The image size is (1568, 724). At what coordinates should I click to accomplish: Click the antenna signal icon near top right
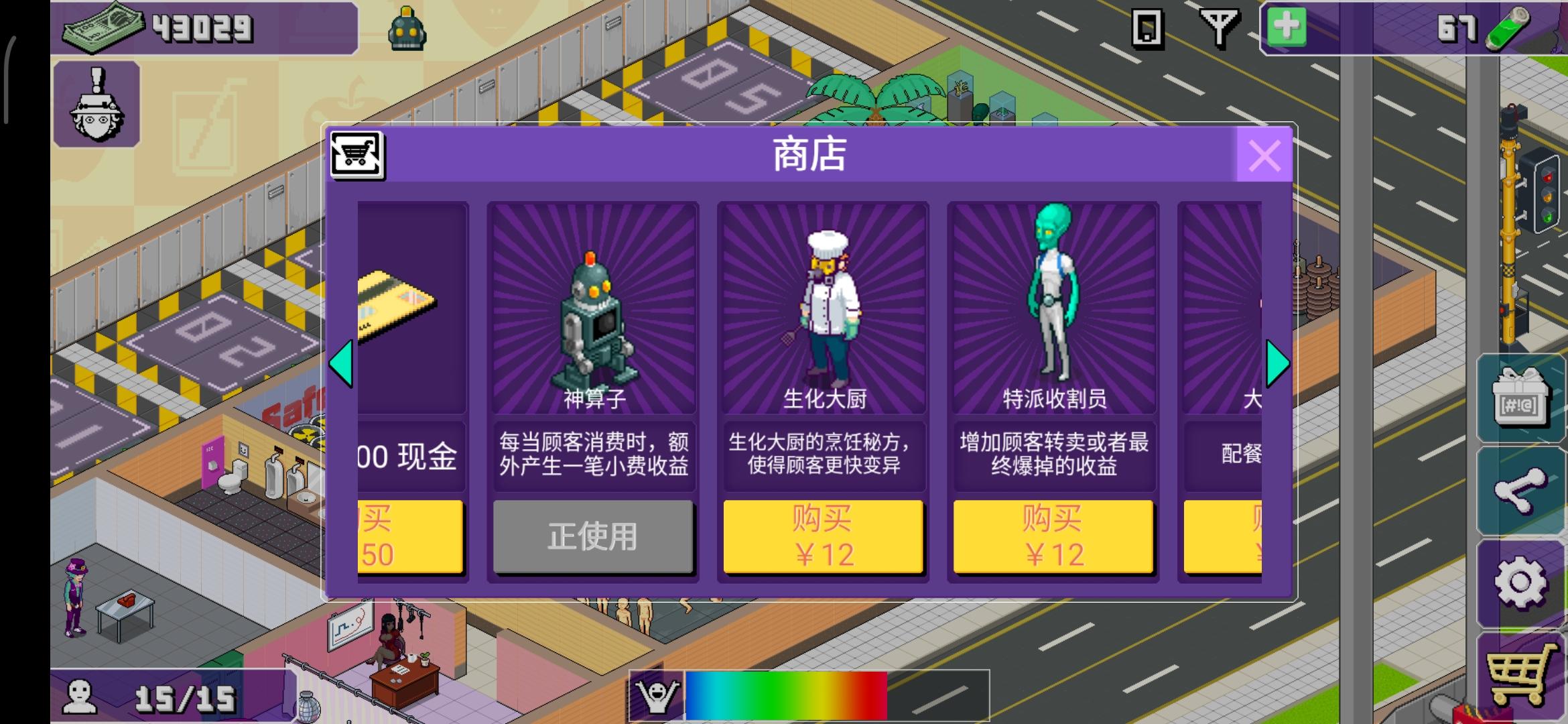1220,28
